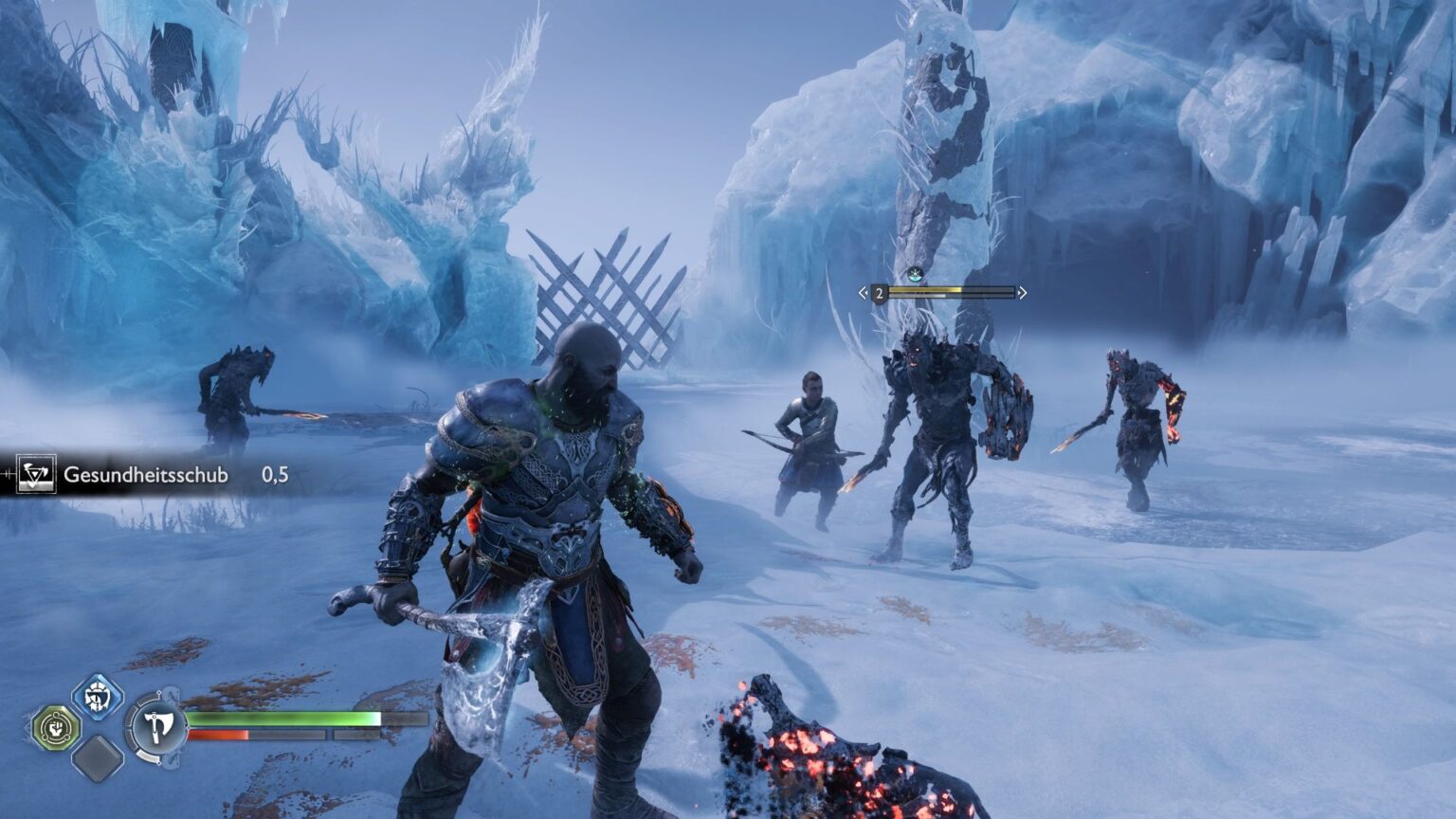This screenshot has width=1456, height=819.
Task: Click the 0,5 buff timer value
Action: (x=273, y=476)
